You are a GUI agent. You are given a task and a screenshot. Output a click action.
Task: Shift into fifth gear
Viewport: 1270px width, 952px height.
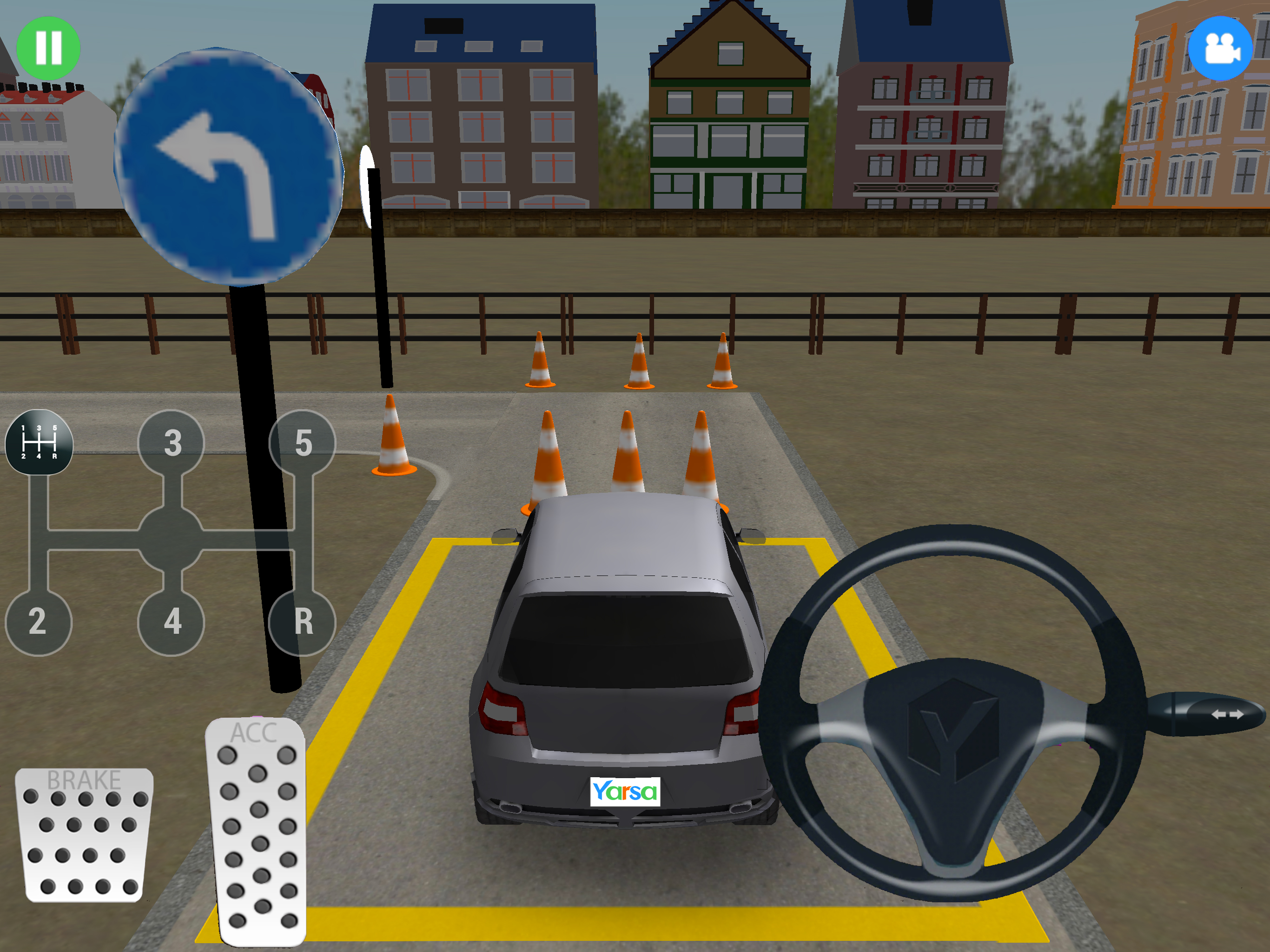click(x=303, y=443)
